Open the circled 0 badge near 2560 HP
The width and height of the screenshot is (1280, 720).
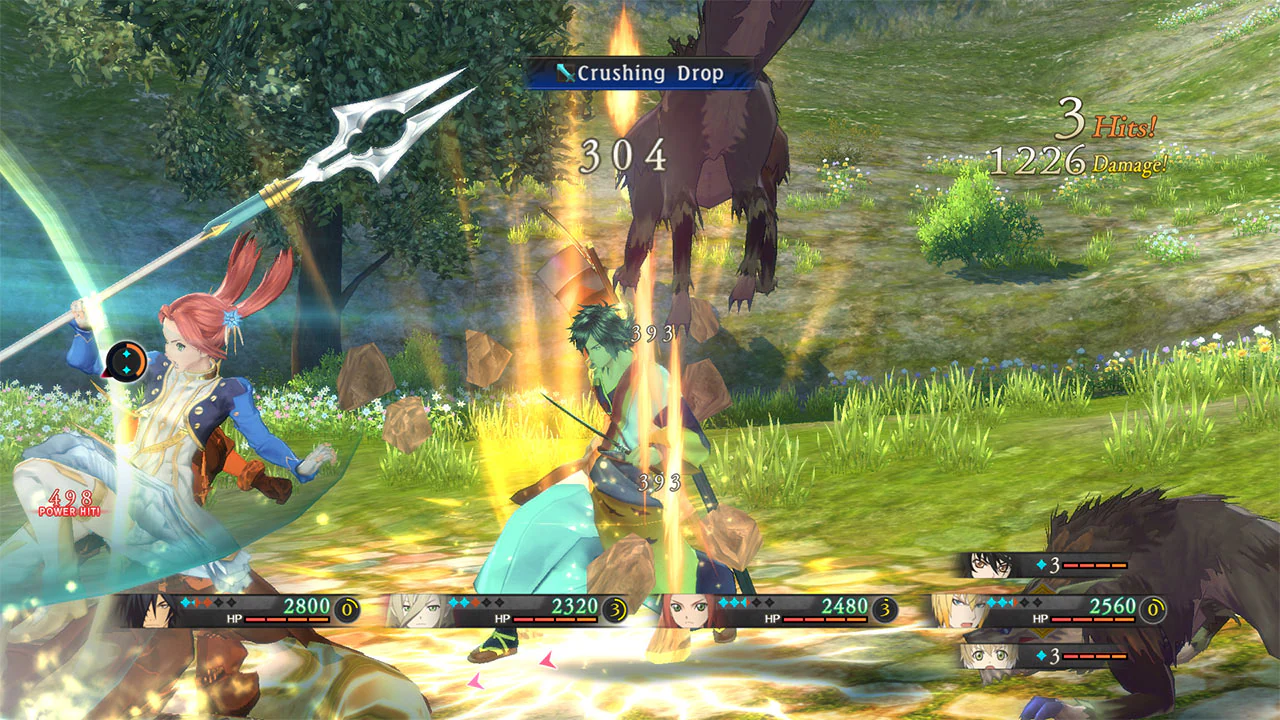coord(1153,608)
